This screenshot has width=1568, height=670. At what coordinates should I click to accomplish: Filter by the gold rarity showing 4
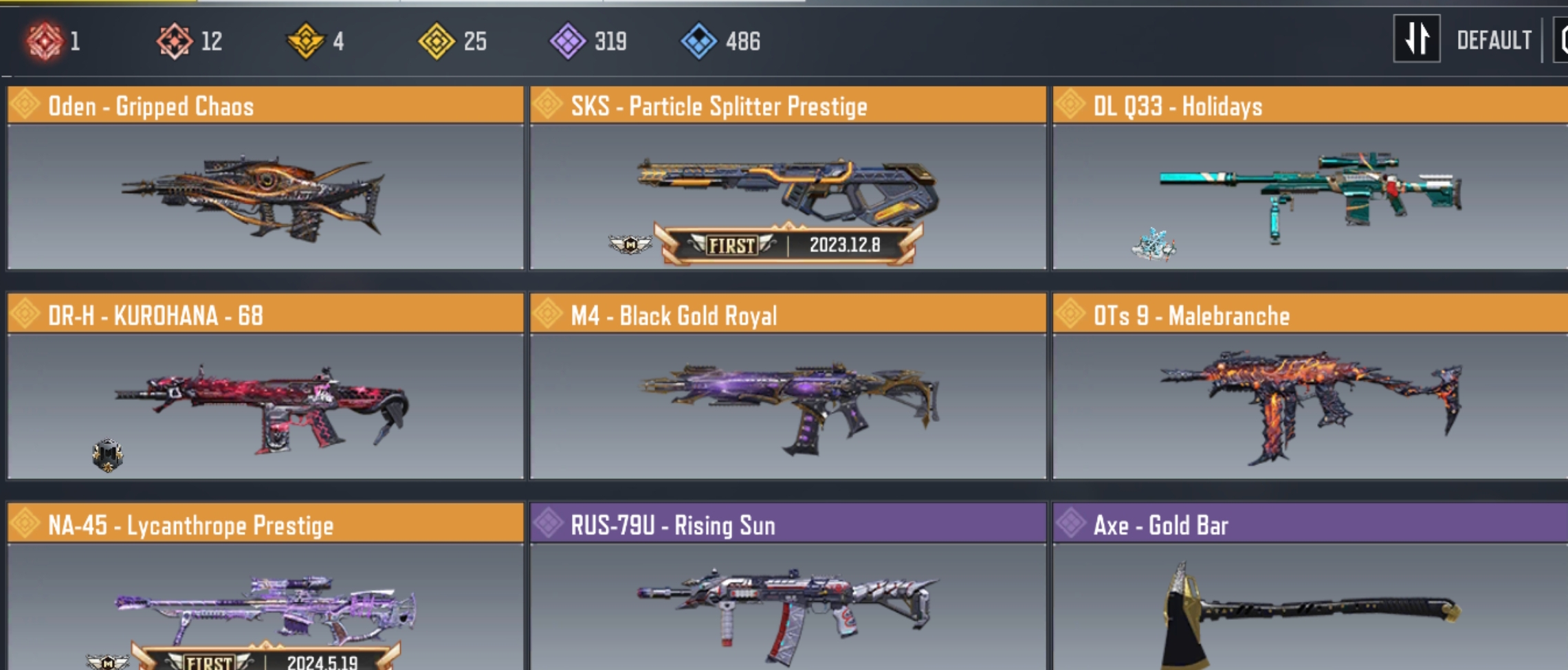pyautogui.click(x=305, y=41)
